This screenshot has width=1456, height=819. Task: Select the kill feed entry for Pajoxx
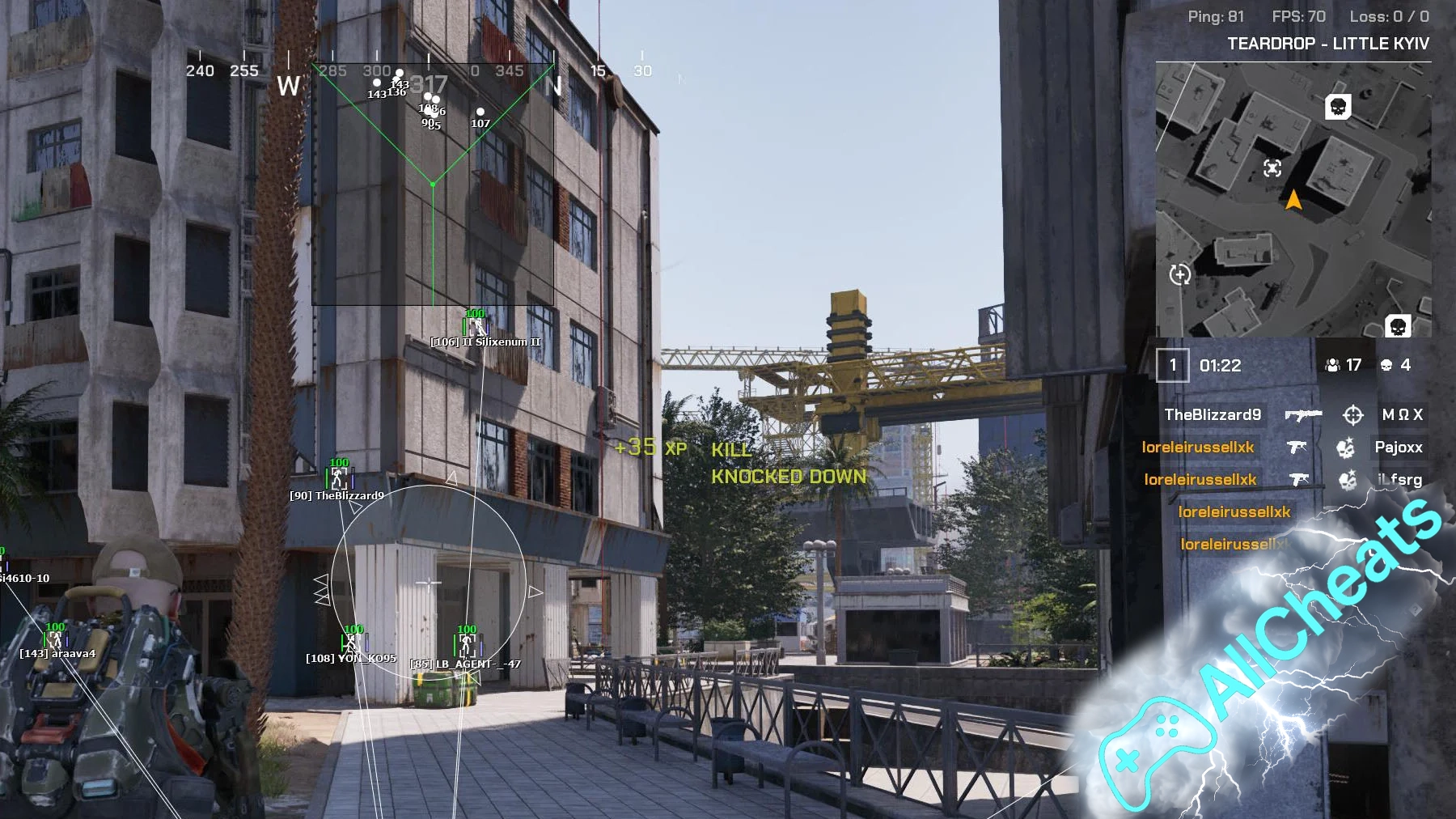click(1398, 448)
